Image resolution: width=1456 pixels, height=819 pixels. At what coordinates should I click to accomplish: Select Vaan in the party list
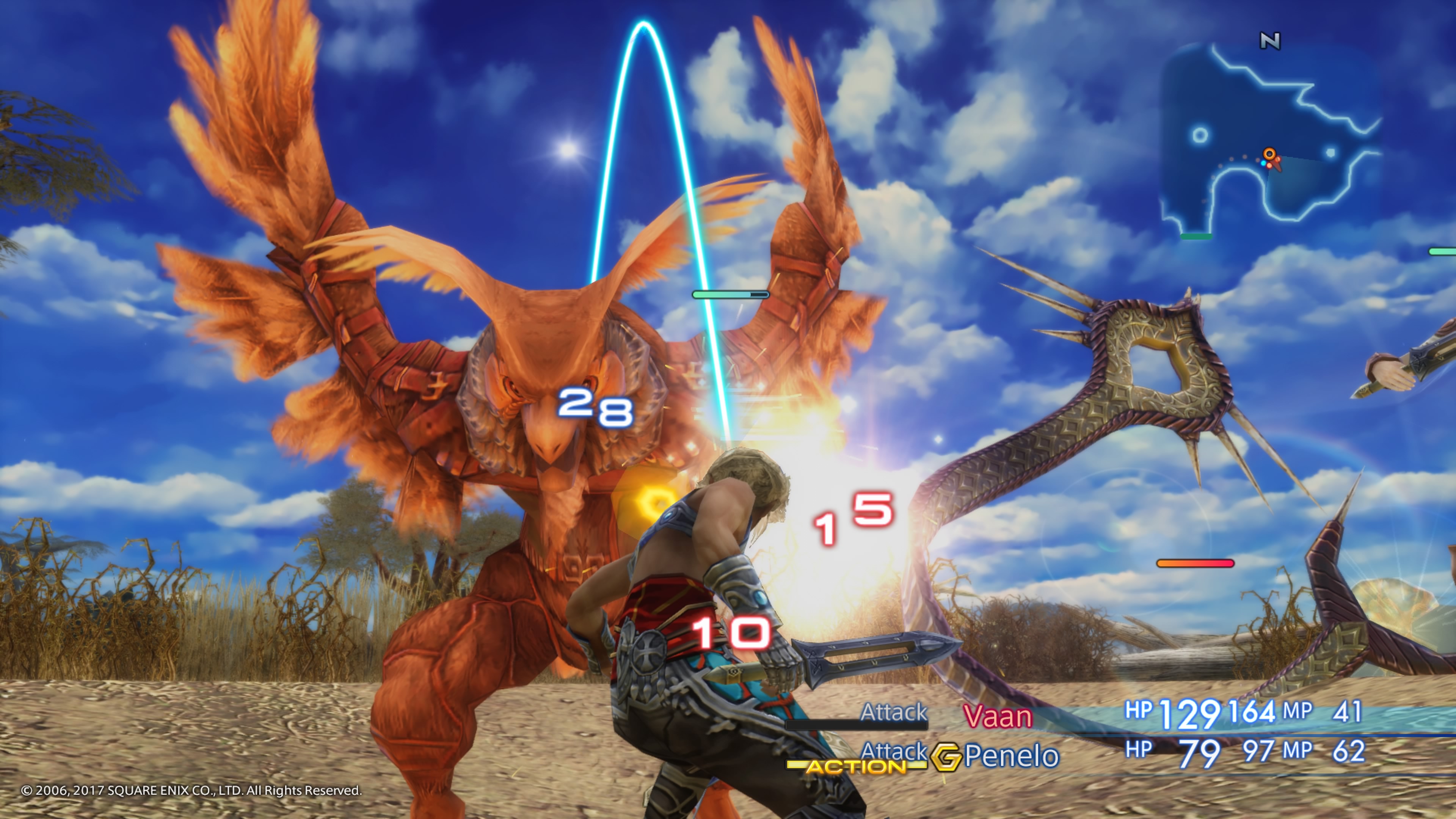click(x=998, y=717)
